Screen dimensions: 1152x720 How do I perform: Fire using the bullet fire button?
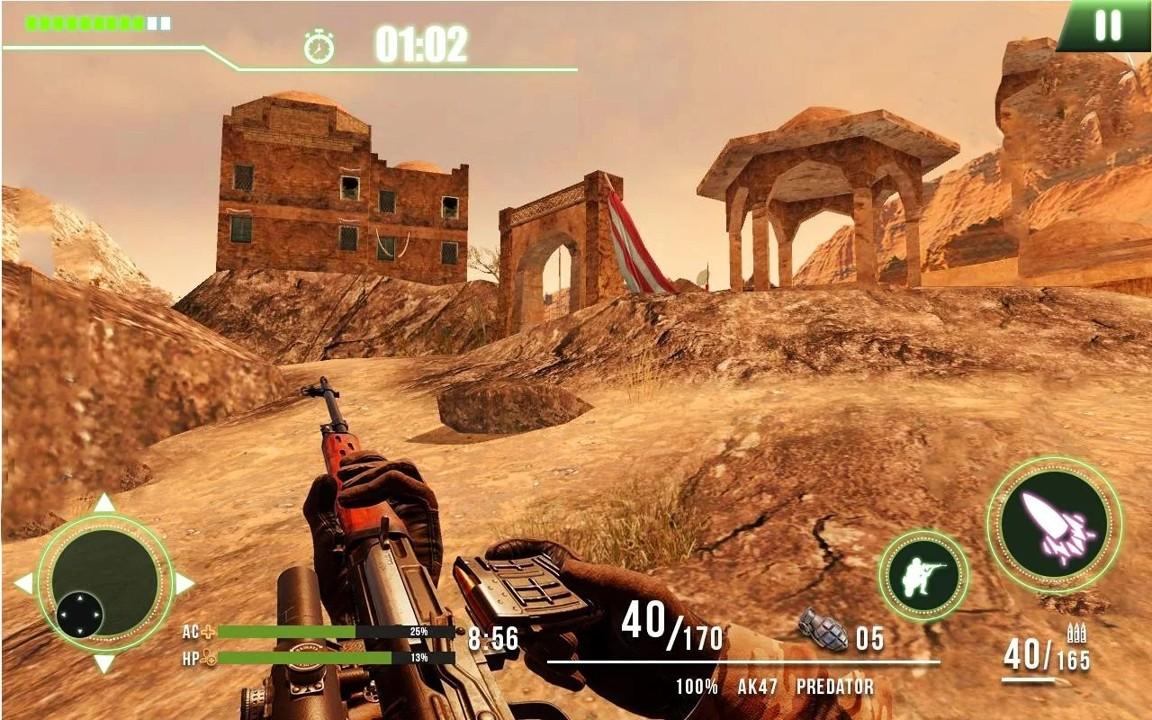click(1054, 524)
